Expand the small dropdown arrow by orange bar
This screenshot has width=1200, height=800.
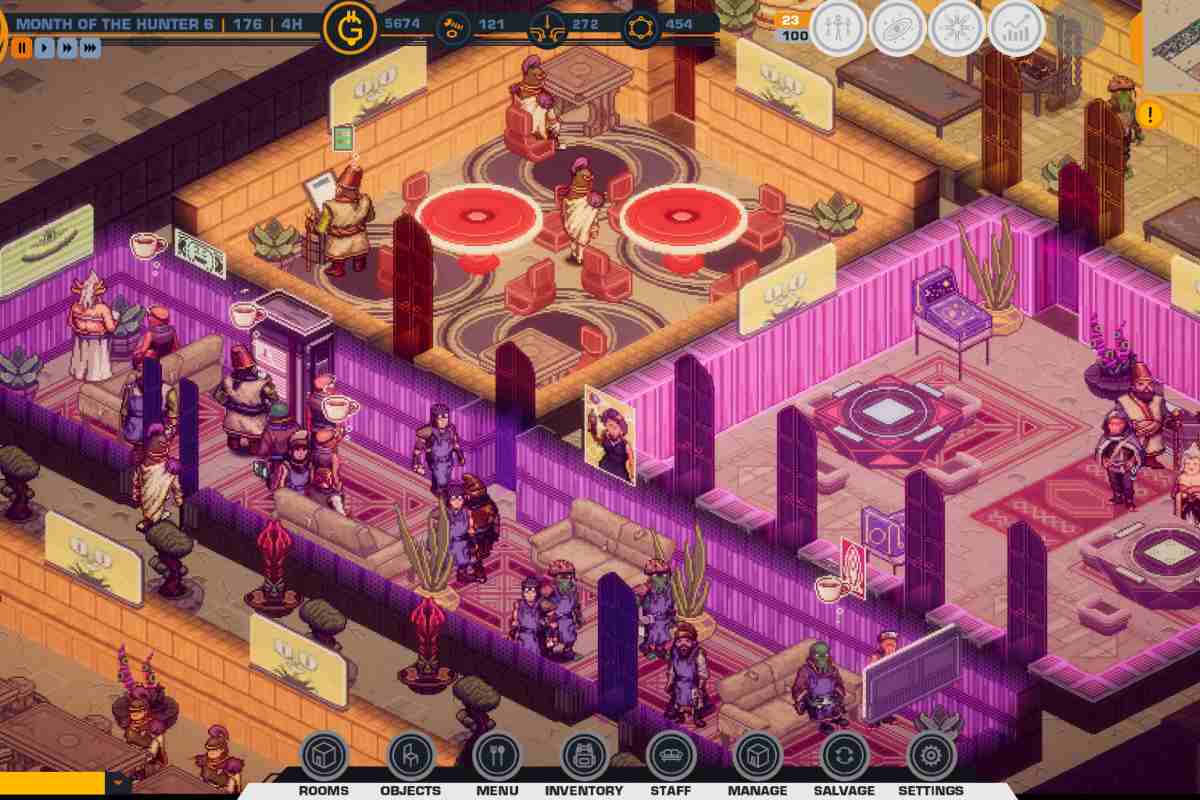(119, 782)
